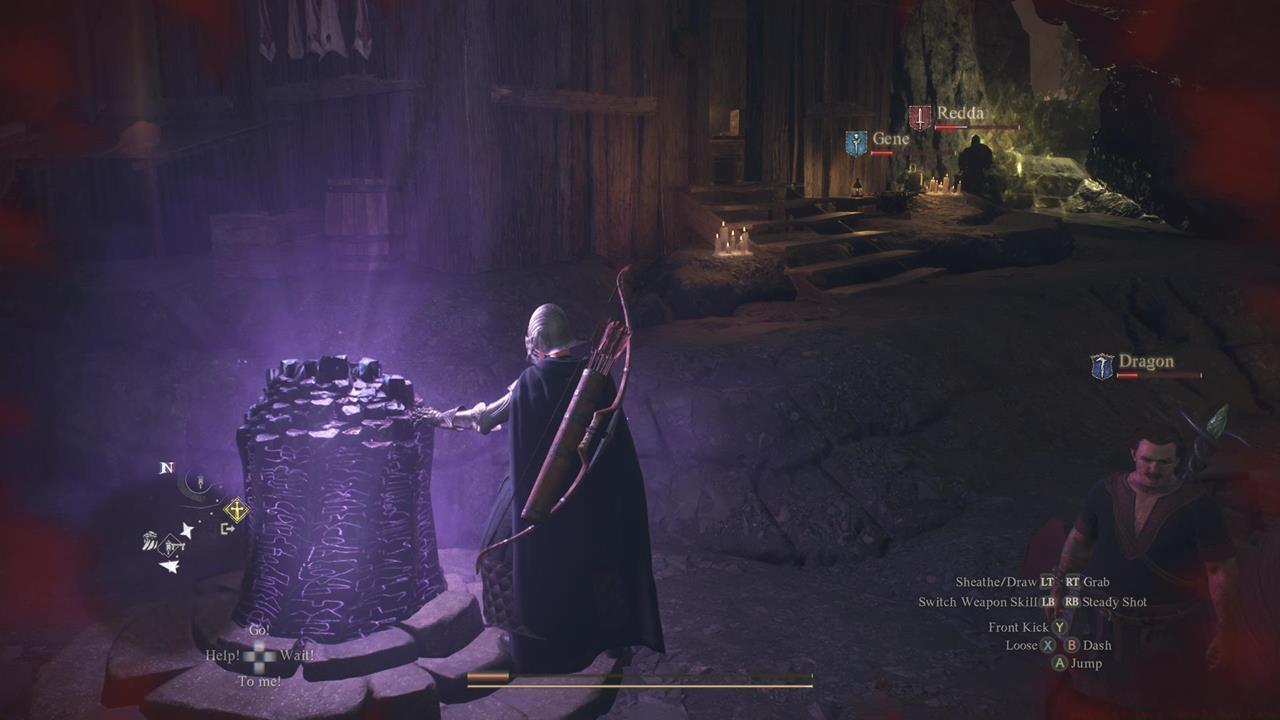This screenshot has width=1280, height=720.
Task: Select the Dragon pawn name tag
Action: [x=1146, y=362]
